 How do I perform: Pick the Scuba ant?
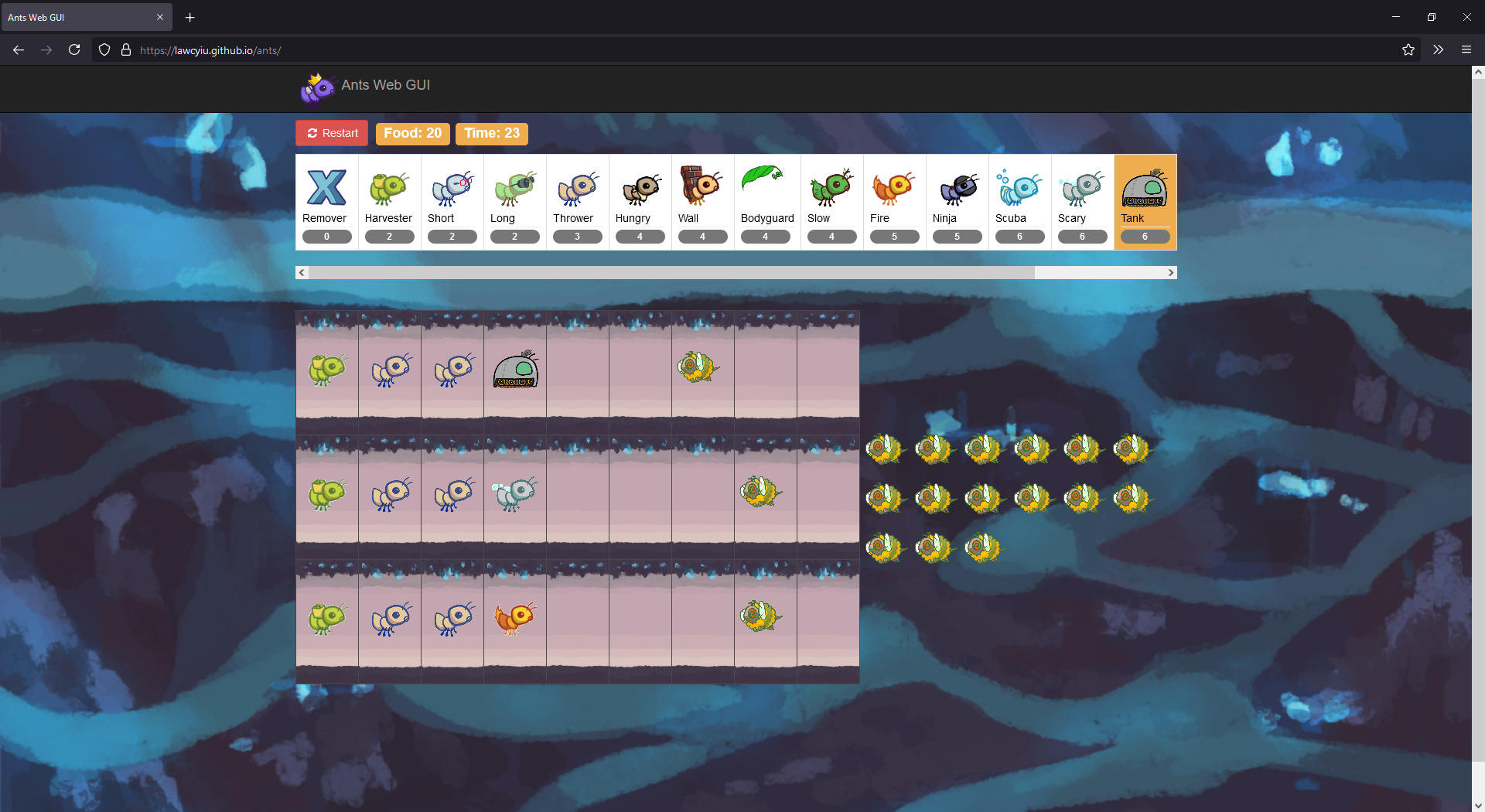click(1019, 202)
